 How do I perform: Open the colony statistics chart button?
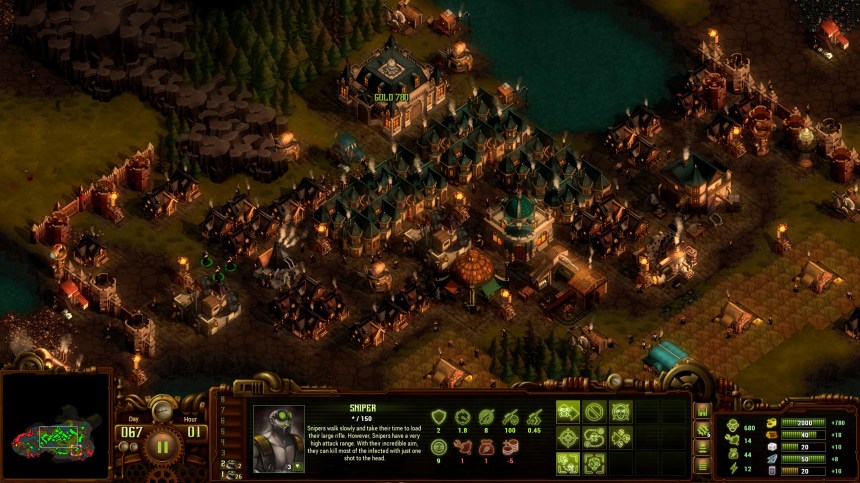point(701,411)
